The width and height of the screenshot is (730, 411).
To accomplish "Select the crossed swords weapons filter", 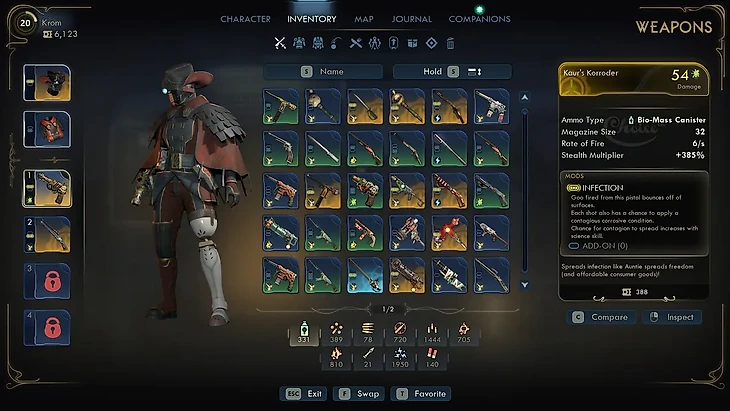I will pyautogui.click(x=281, y=43).
